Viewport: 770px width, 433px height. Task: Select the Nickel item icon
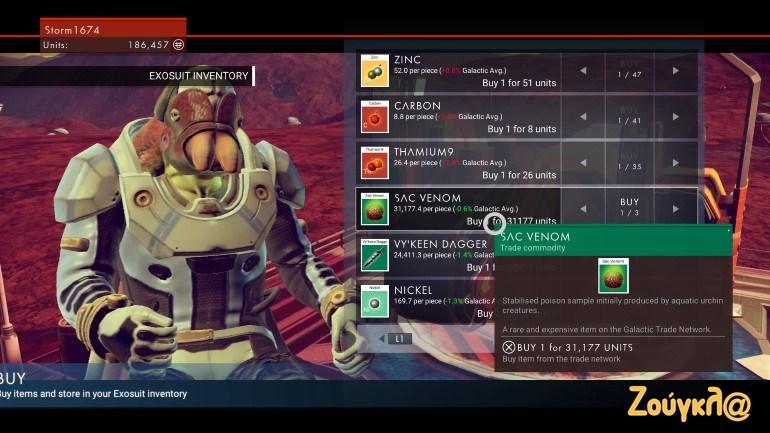[374, 300]
